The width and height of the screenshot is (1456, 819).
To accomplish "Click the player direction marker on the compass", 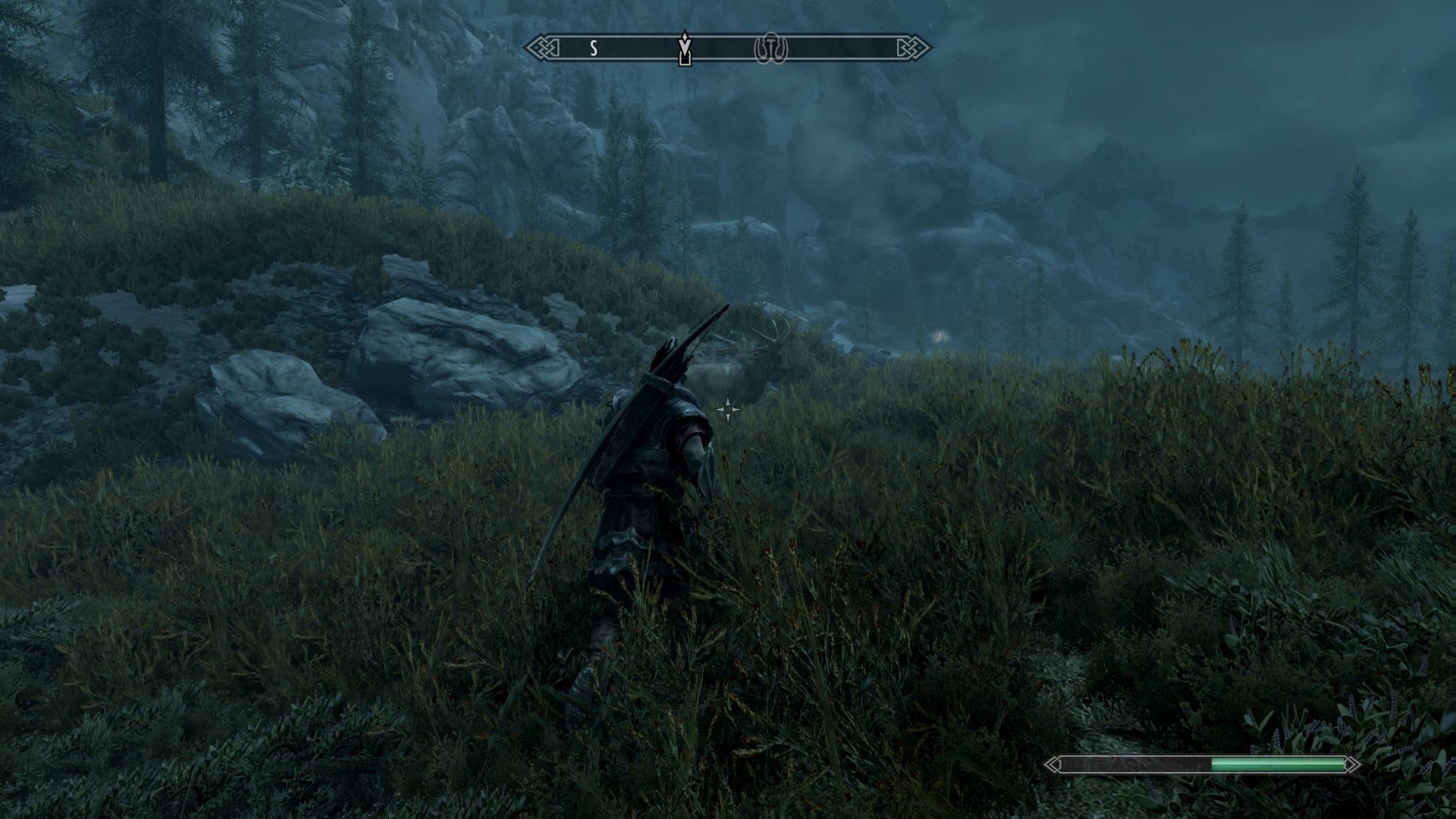I will pyautogui.click(x=685, y=49).
